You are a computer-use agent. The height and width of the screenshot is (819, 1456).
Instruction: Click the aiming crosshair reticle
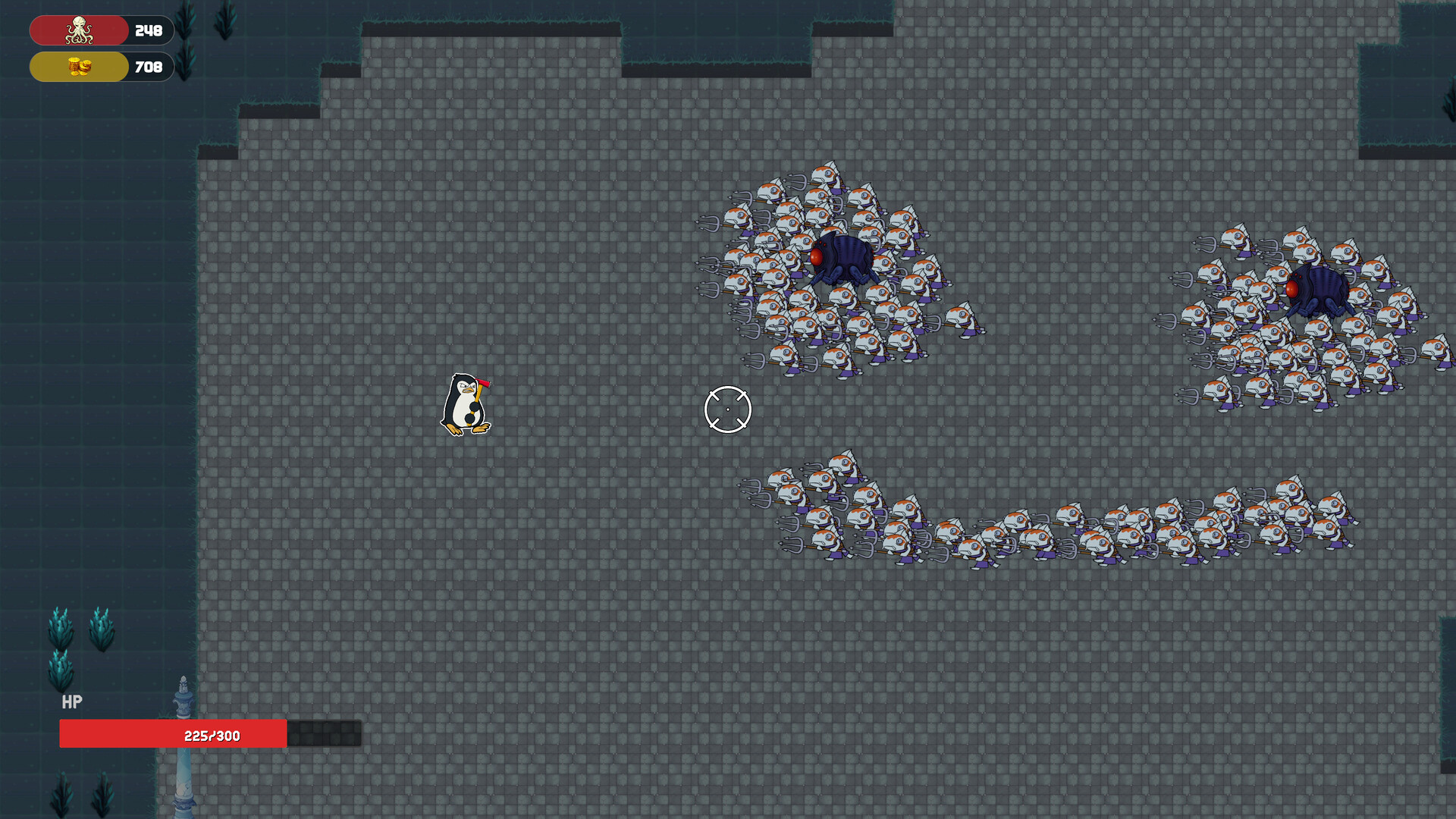click(728, 409)
